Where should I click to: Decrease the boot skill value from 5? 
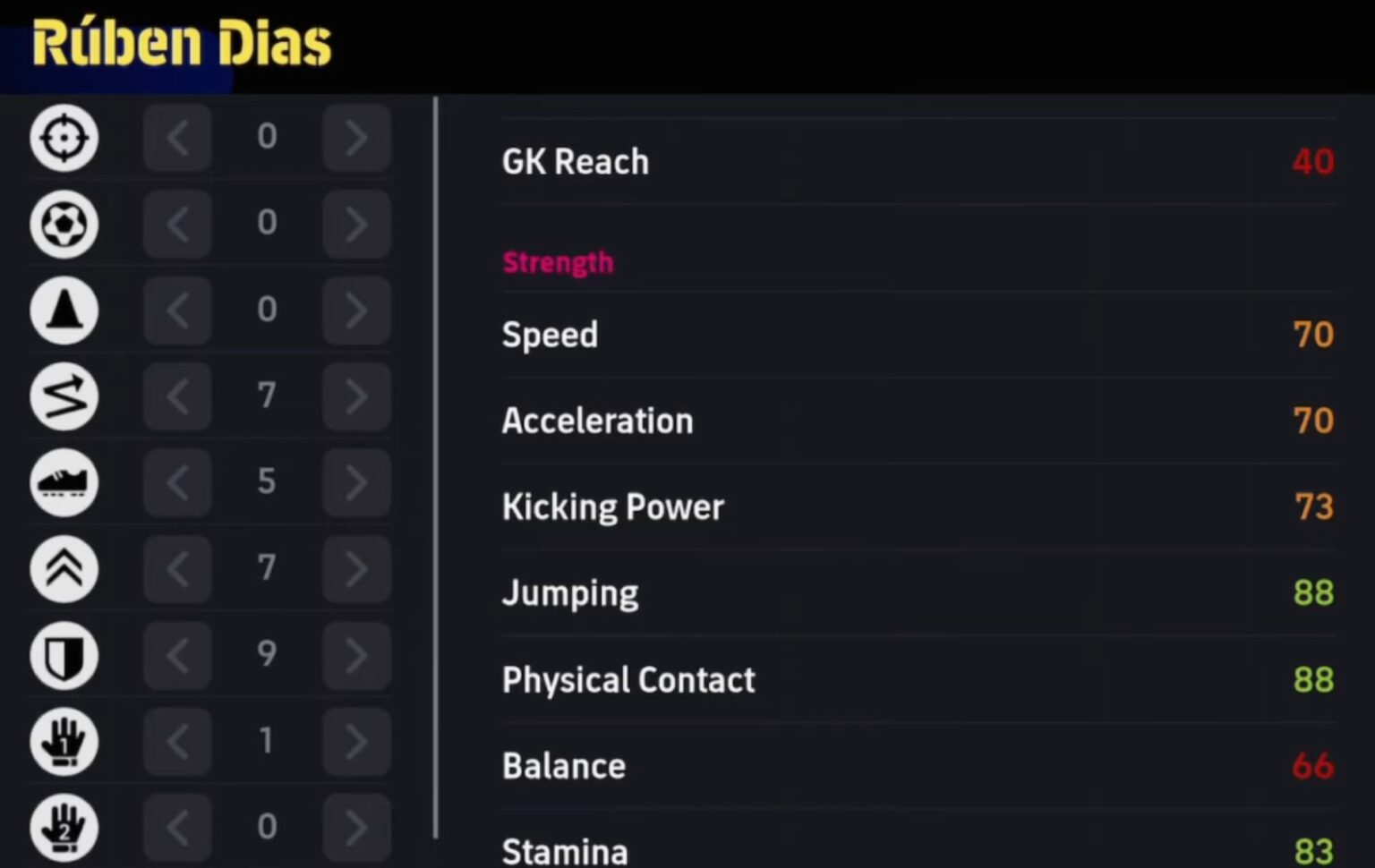(x=177, y=482)
